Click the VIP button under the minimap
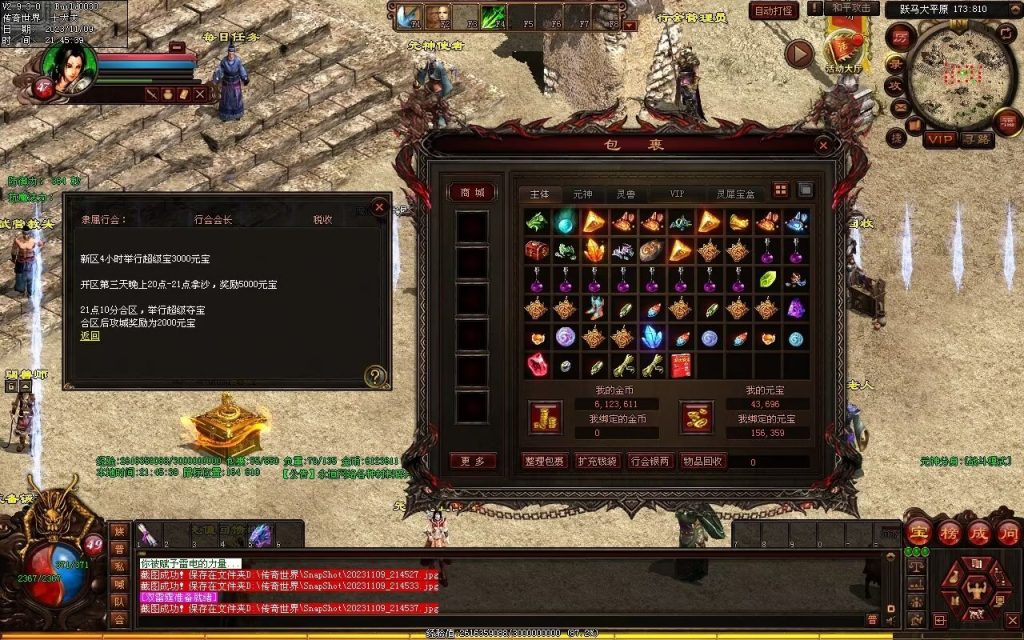 click(x=939, y=139)
